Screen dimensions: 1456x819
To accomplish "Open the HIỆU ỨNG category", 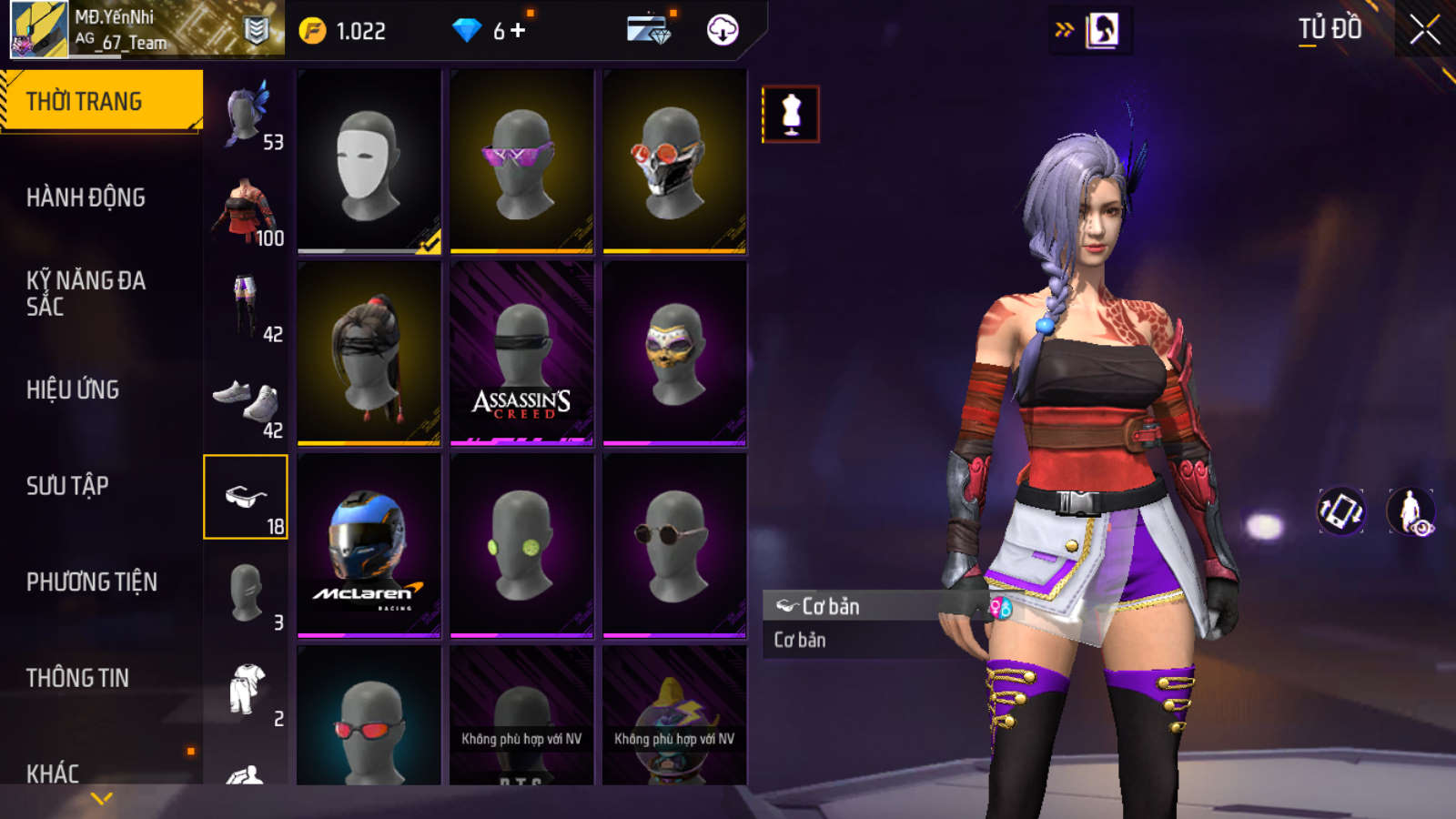I will [x=73, y=389].
